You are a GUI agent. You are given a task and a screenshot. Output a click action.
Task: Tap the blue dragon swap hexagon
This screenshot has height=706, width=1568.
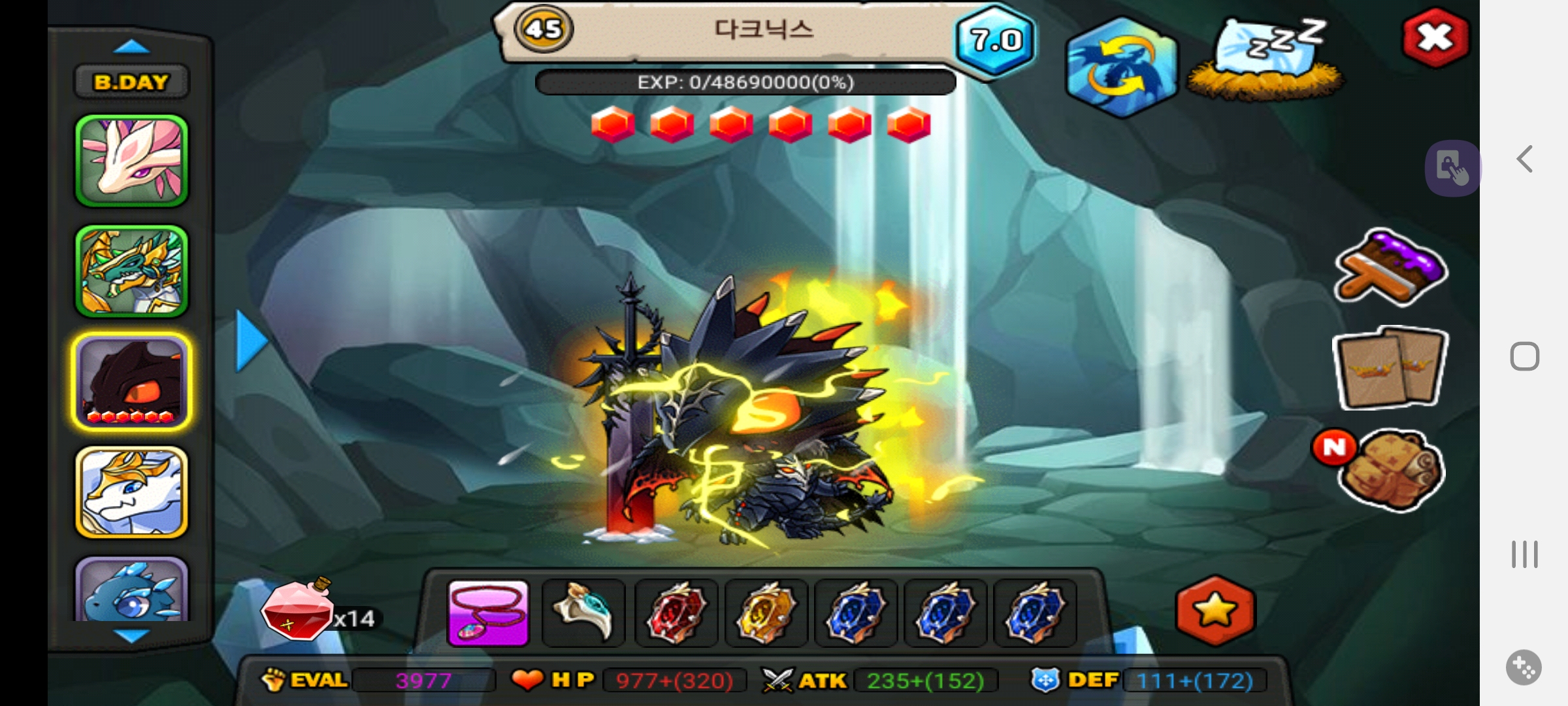1121,68
